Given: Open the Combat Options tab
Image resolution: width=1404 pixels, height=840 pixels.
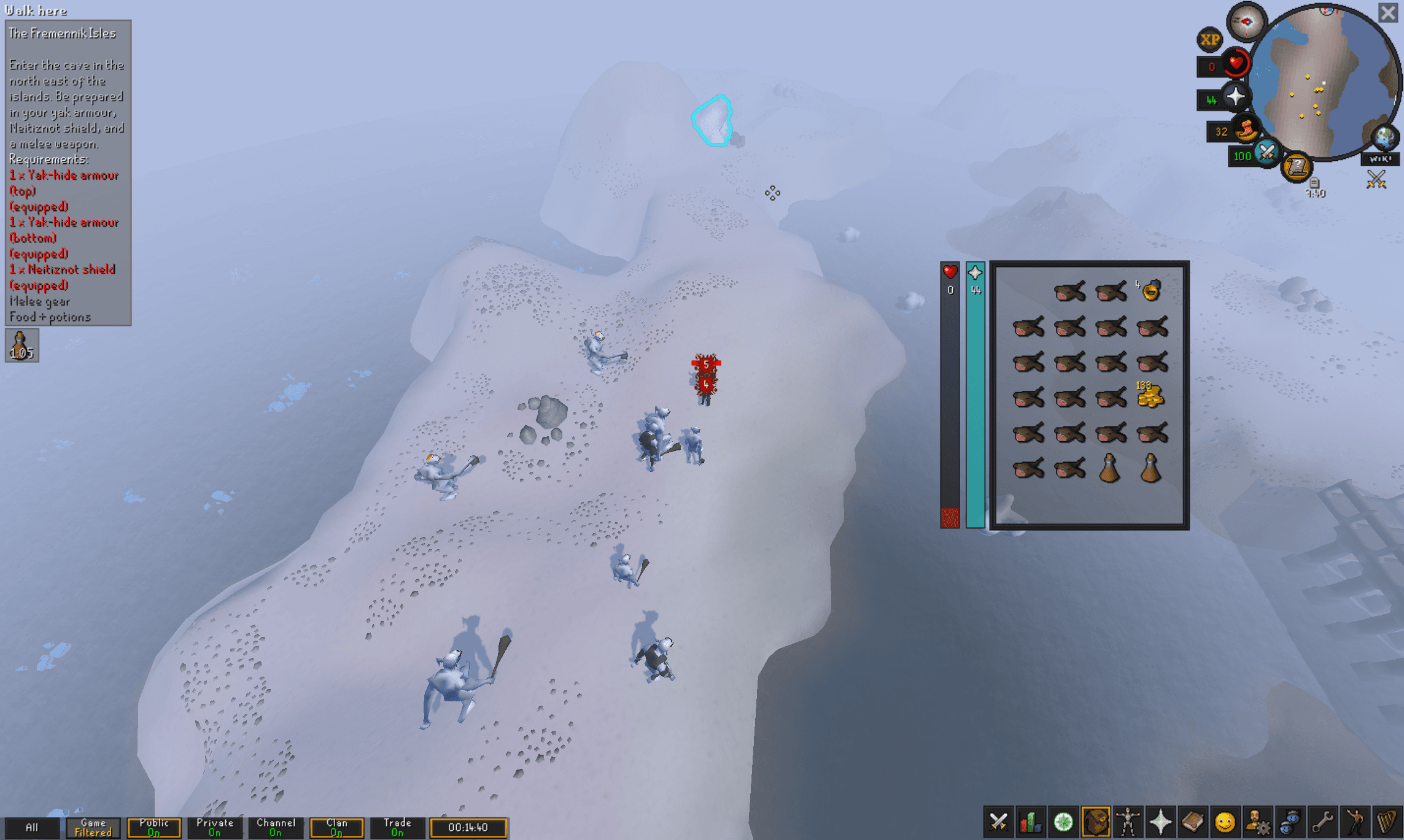Looking at the screenshot, I should coord(999,822).
